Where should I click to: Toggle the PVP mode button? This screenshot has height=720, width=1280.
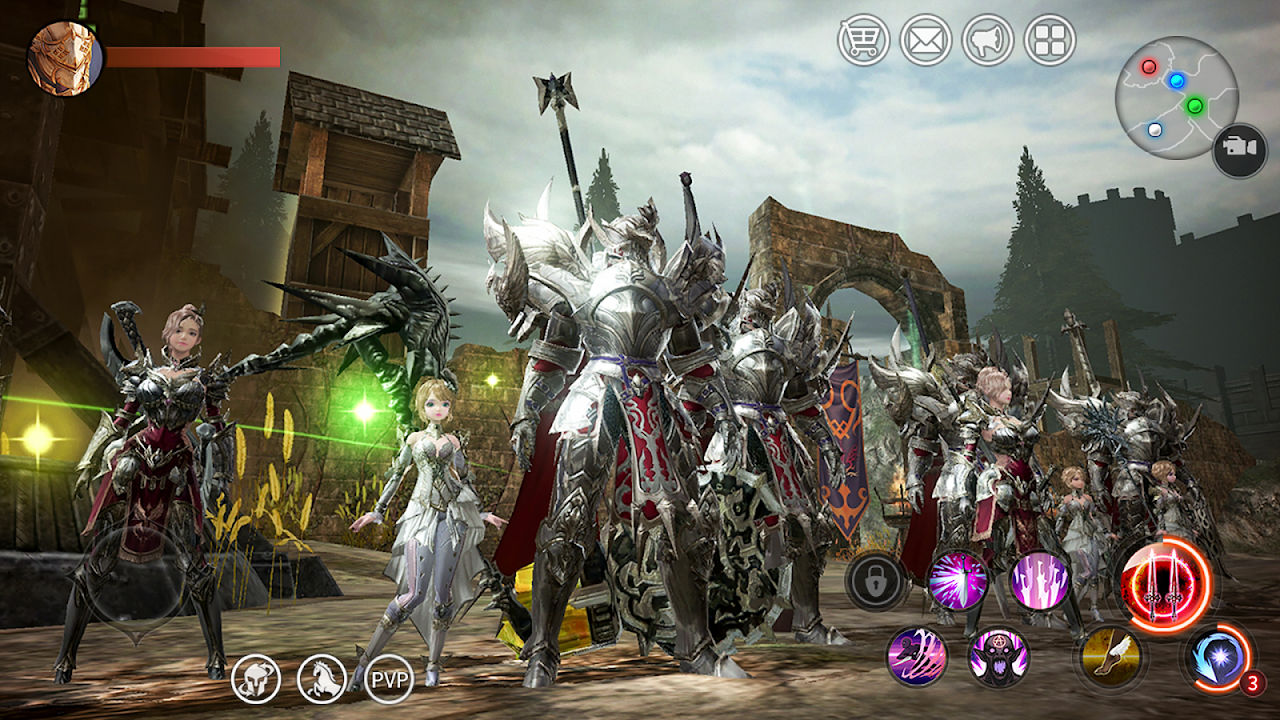pyautogui.click(x=389, y=680)
